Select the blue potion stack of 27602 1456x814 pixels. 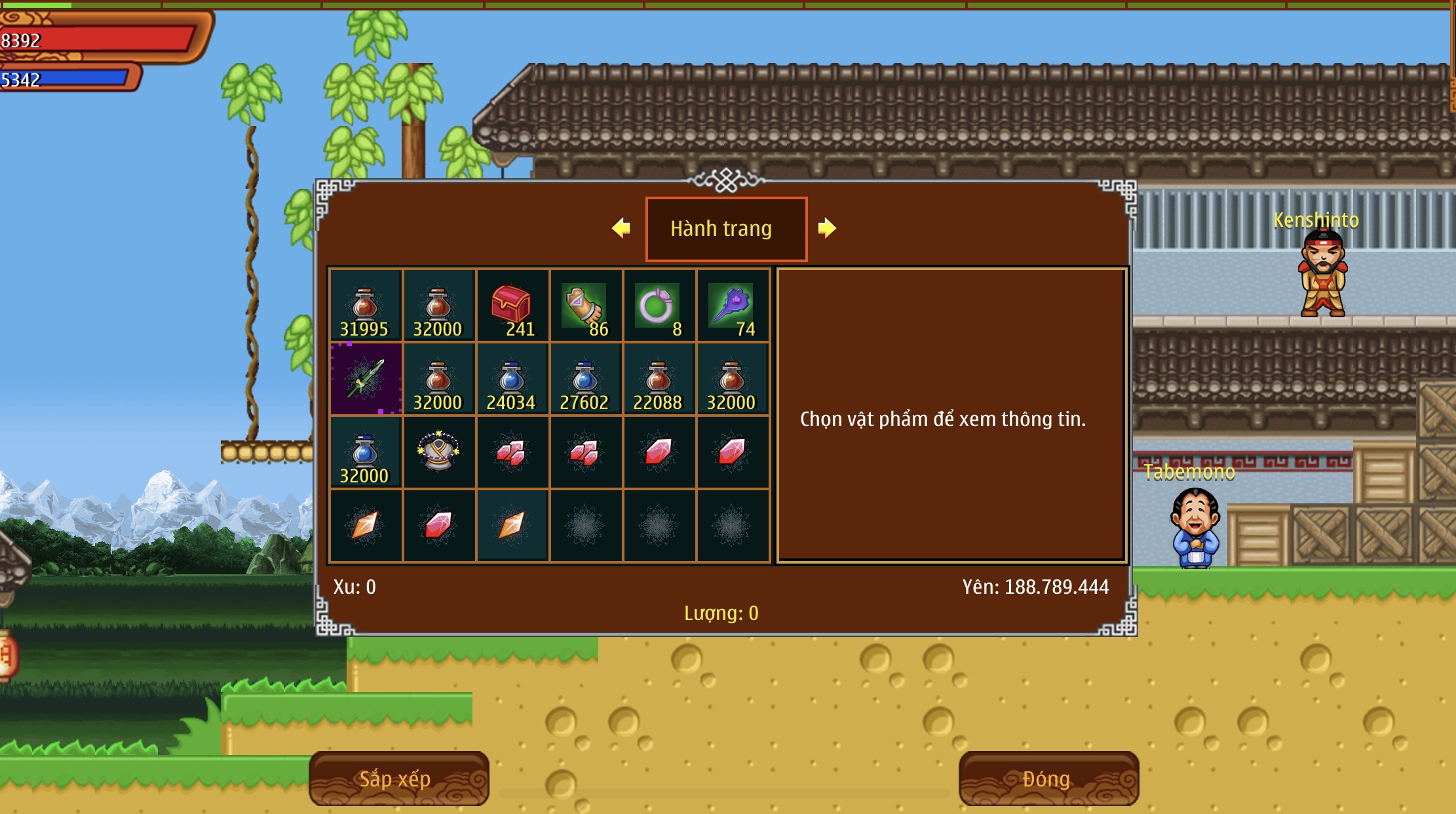coord(585,379)
